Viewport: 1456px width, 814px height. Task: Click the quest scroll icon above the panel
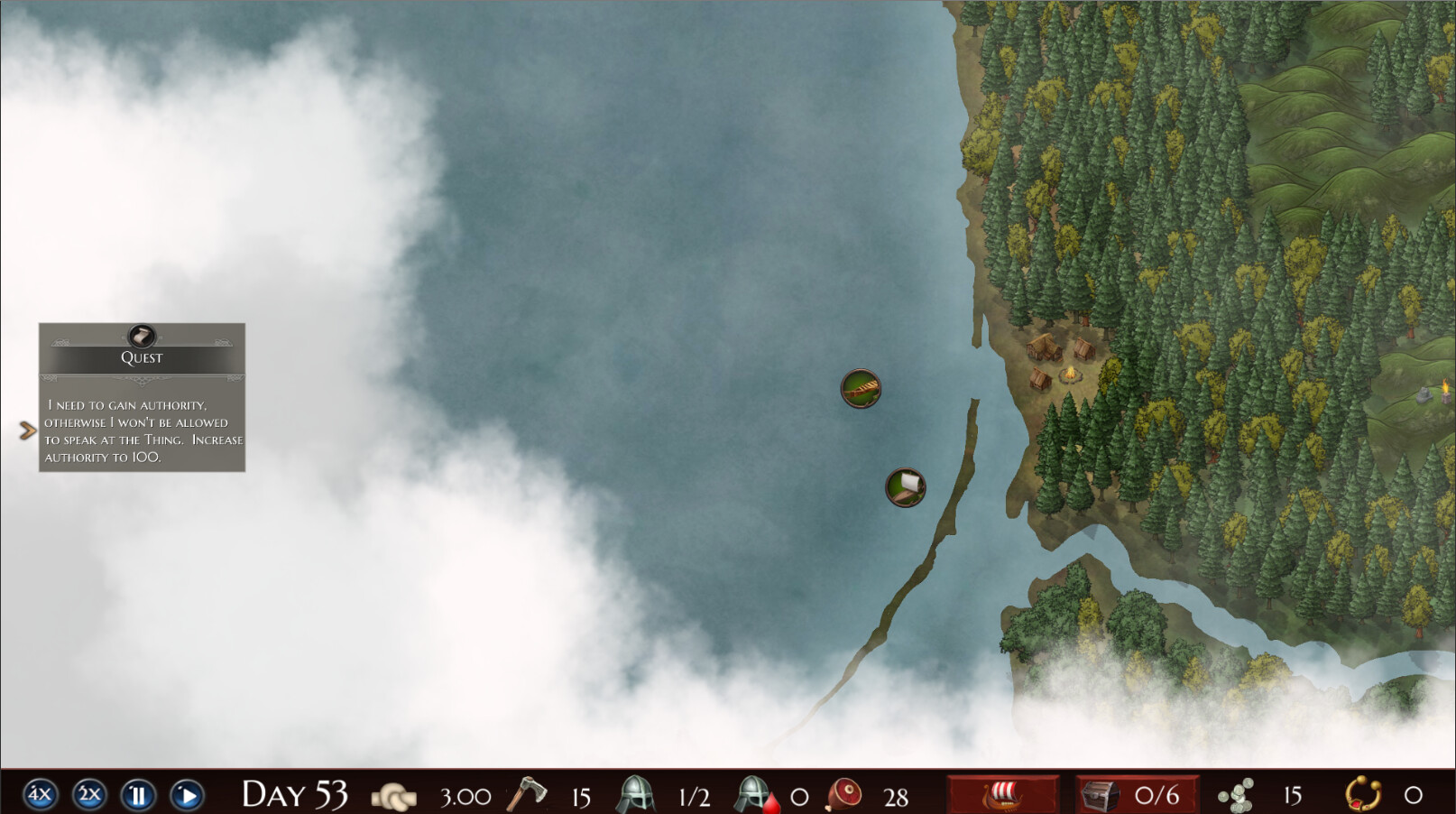[x=142, y=338]
